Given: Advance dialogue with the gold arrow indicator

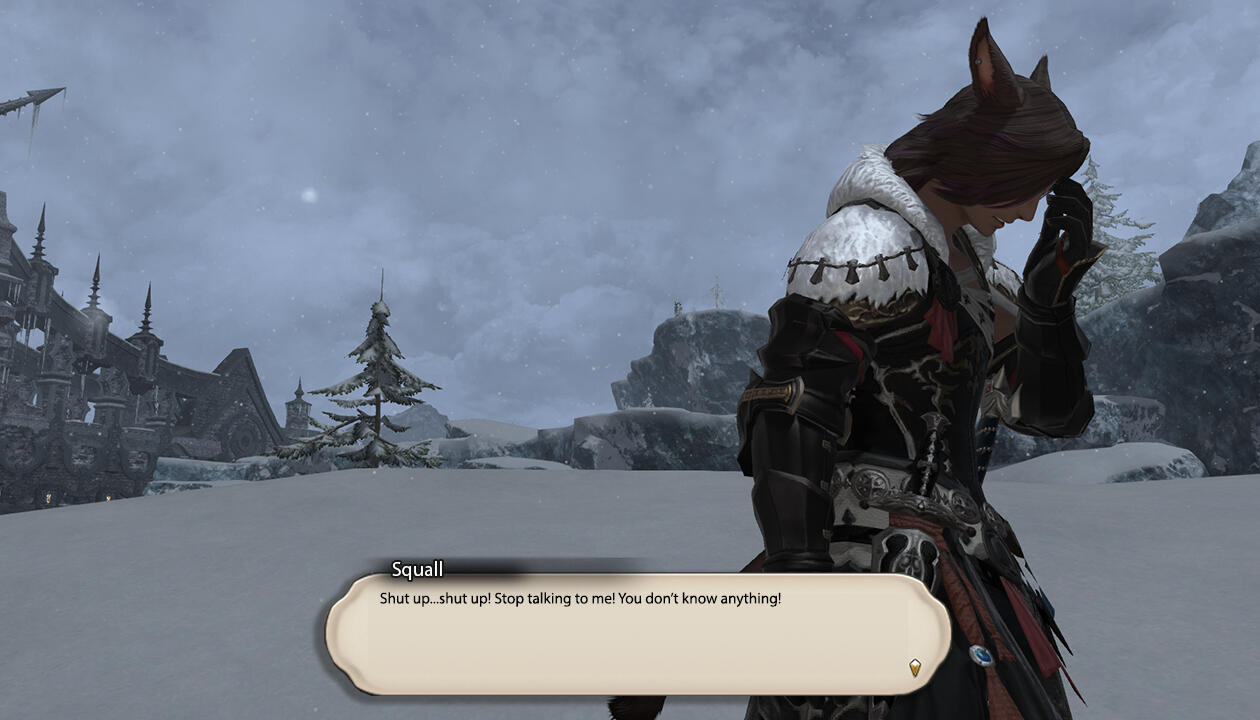Looking at the screenshot, I should coord(914,667).
